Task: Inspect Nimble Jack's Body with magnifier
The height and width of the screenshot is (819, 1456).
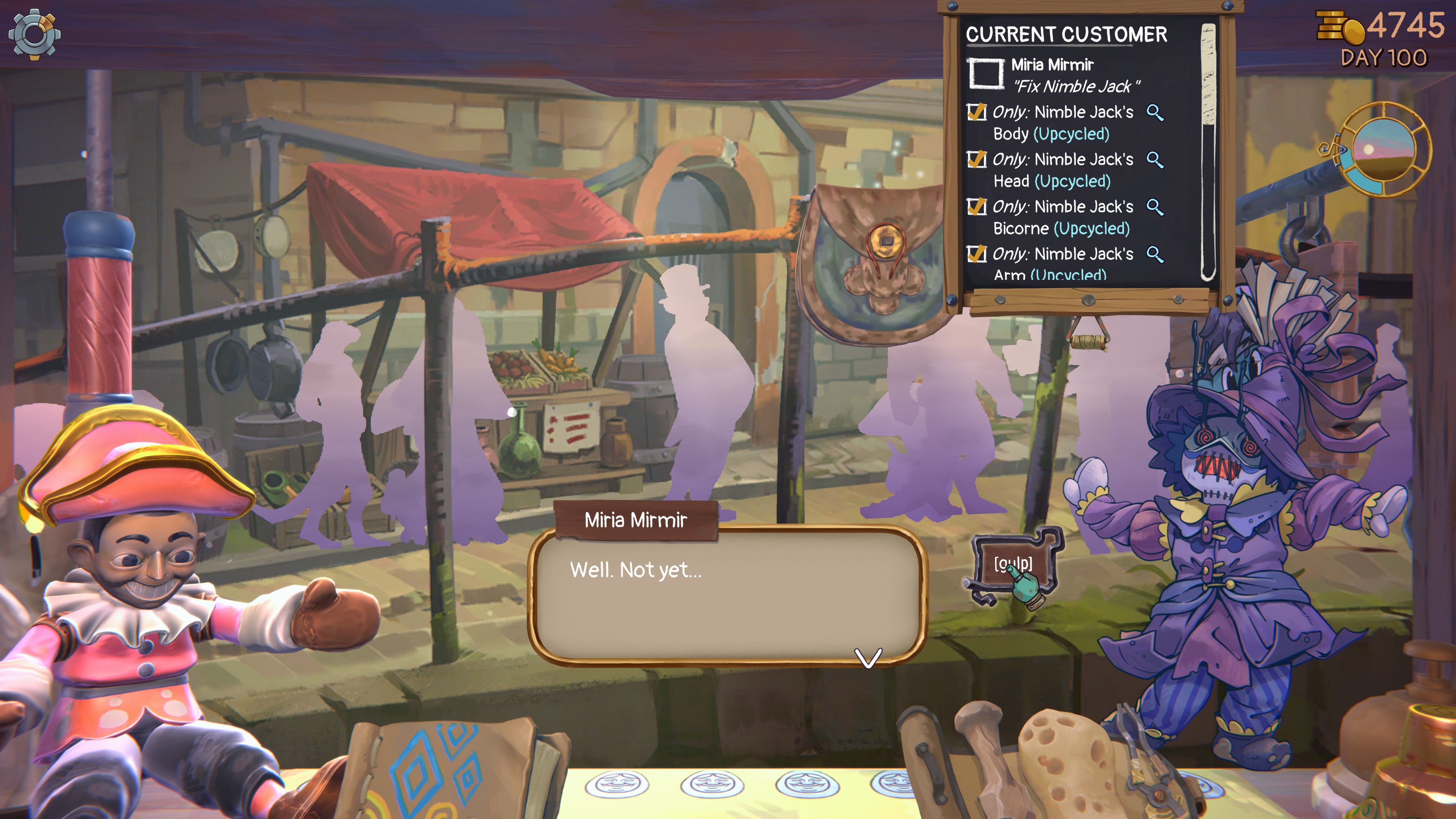Action: coord(1154,113)
